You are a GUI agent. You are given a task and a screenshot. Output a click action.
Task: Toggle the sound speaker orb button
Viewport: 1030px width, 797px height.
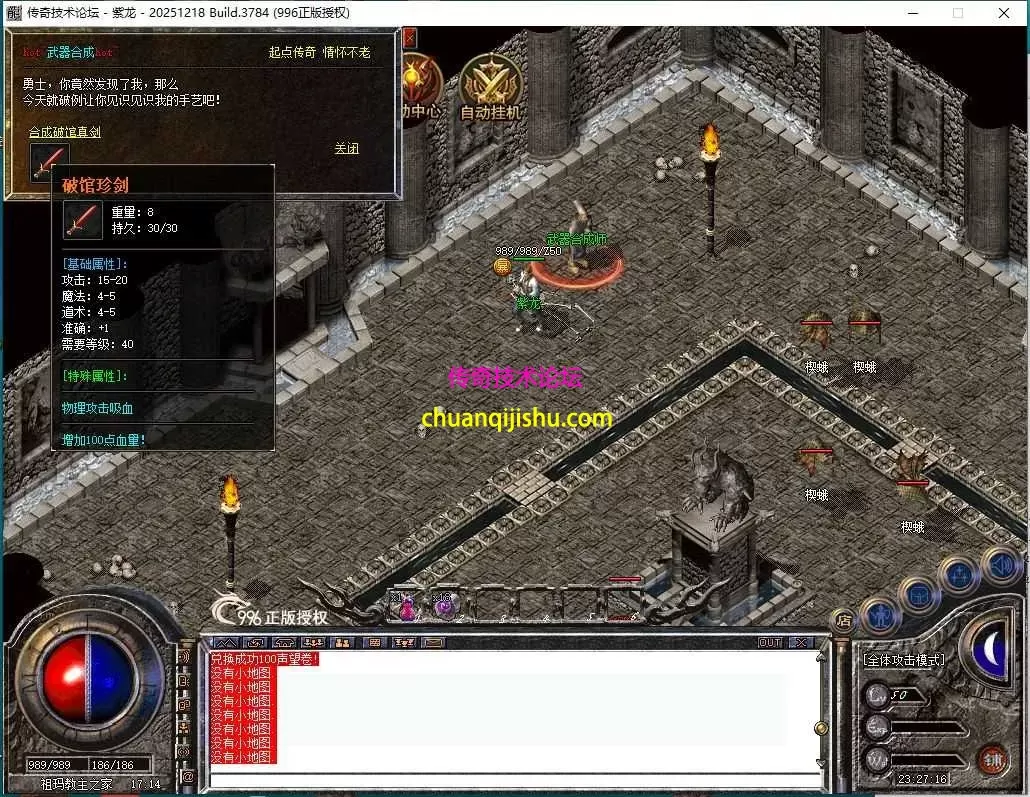coord(1000,563)
